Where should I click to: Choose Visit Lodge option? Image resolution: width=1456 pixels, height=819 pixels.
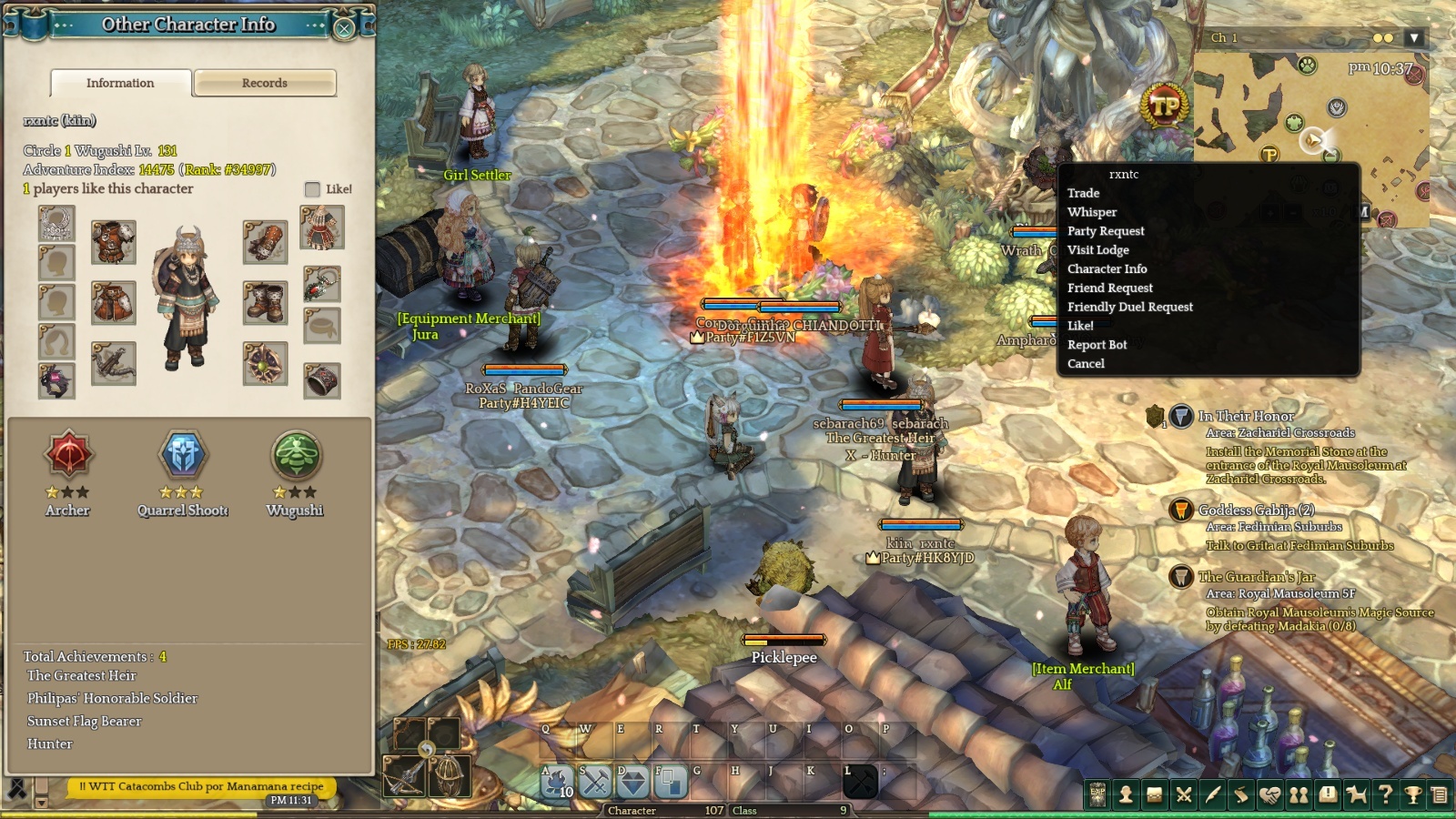pos(1098,250)
